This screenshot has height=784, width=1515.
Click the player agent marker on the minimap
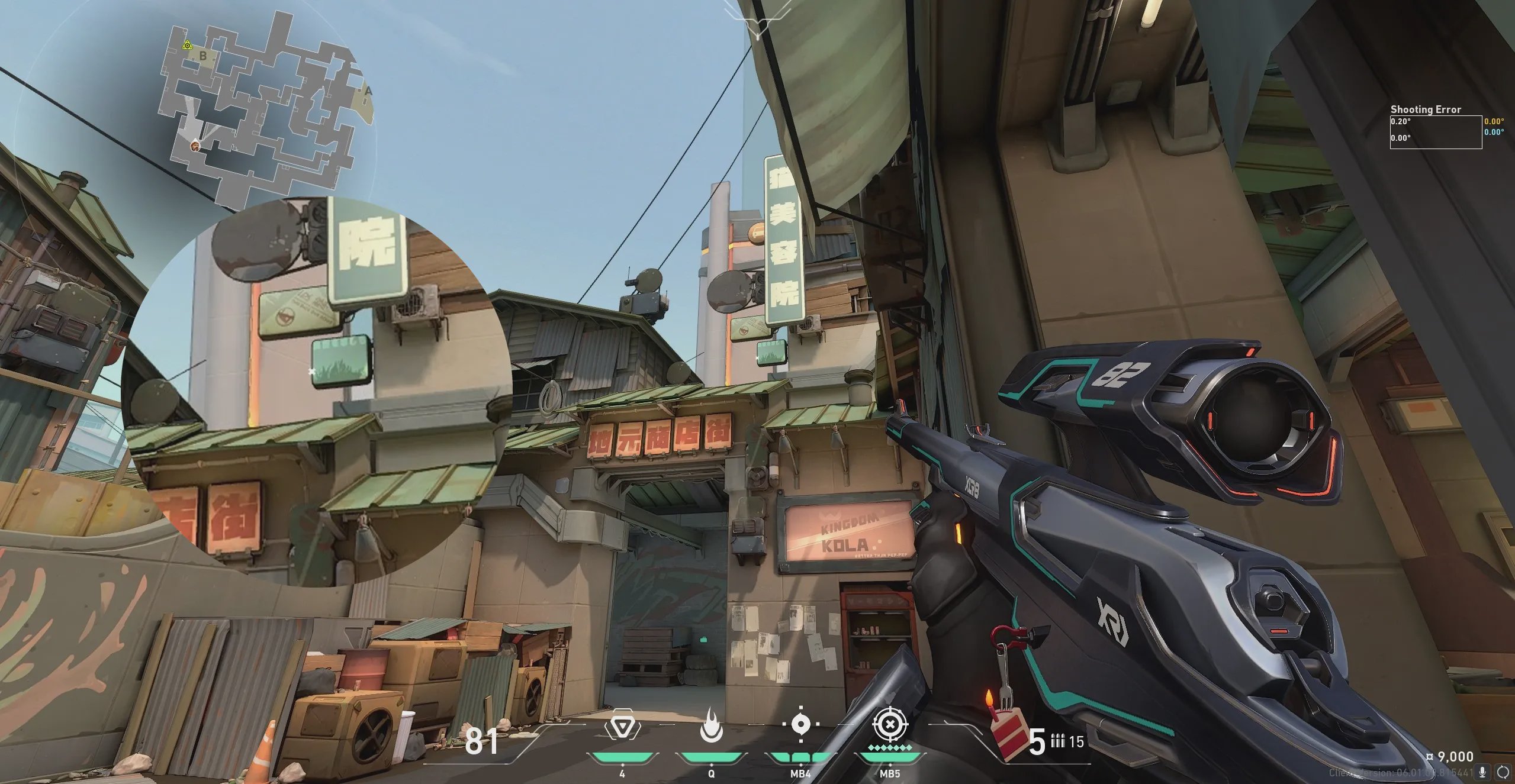(195, 146)
